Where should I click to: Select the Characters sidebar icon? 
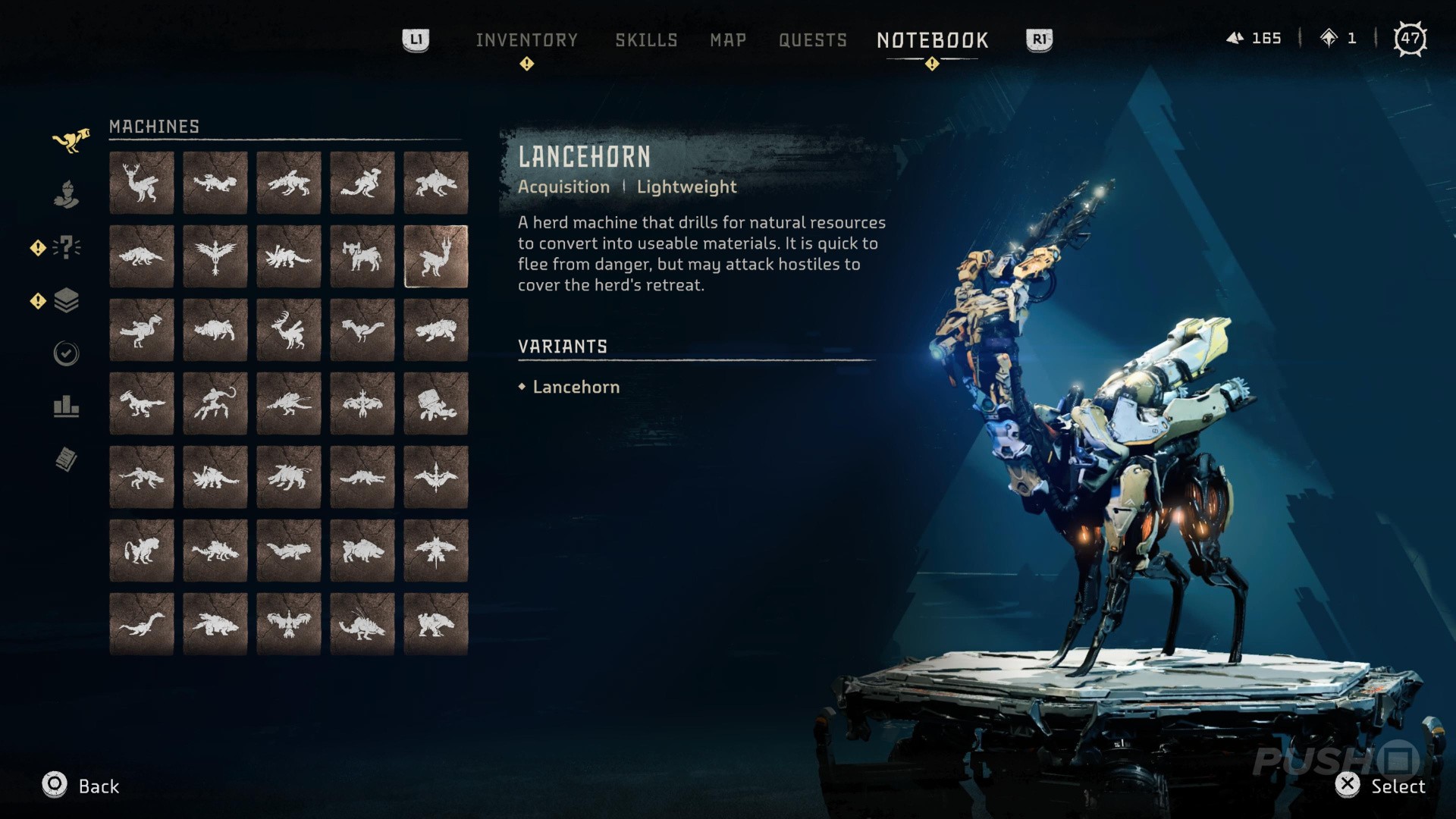(67, 194)
